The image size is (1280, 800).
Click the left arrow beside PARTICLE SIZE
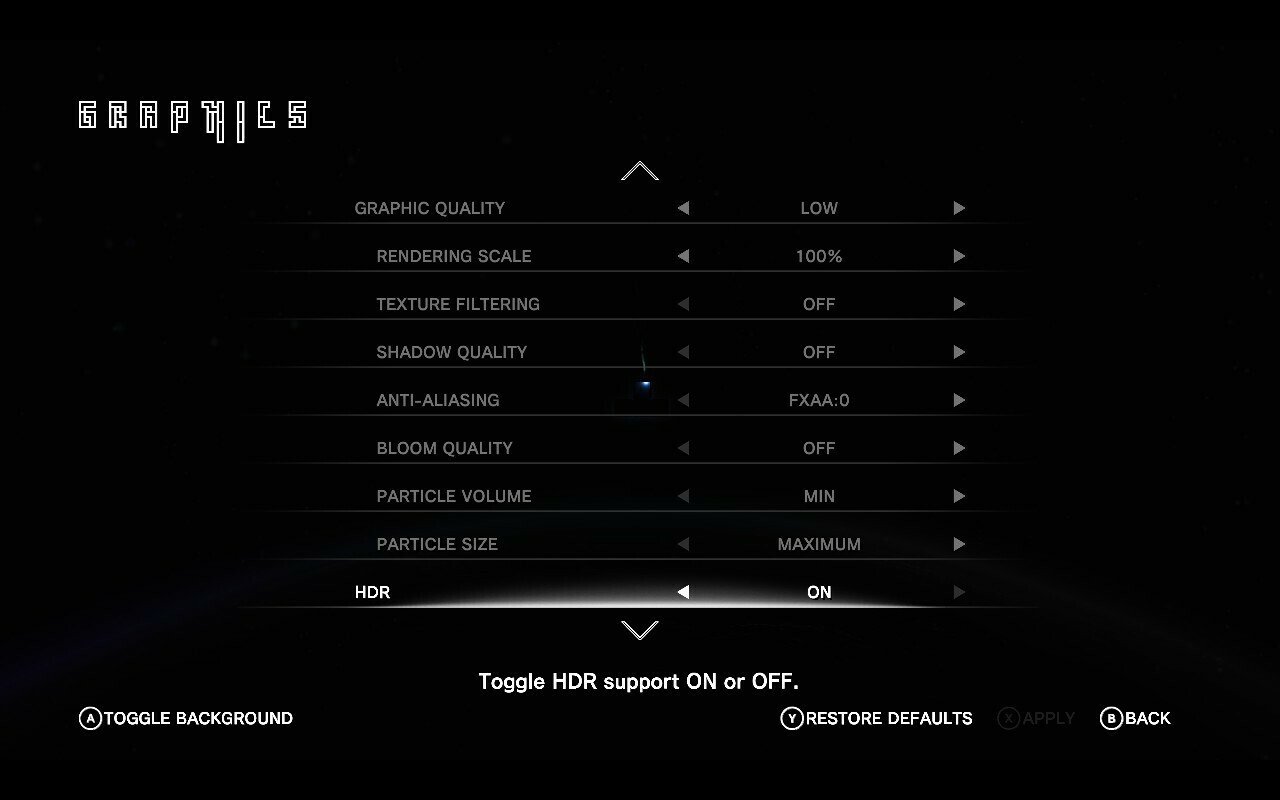683,544
